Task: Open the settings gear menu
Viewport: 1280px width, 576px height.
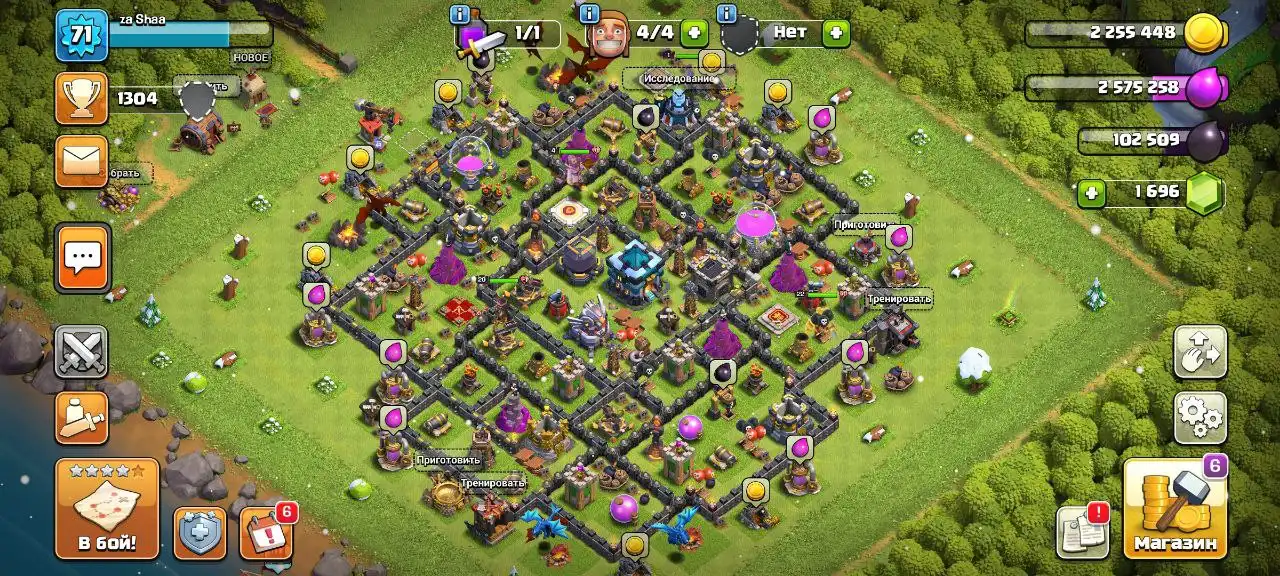Action: (x=1199, y=416)
